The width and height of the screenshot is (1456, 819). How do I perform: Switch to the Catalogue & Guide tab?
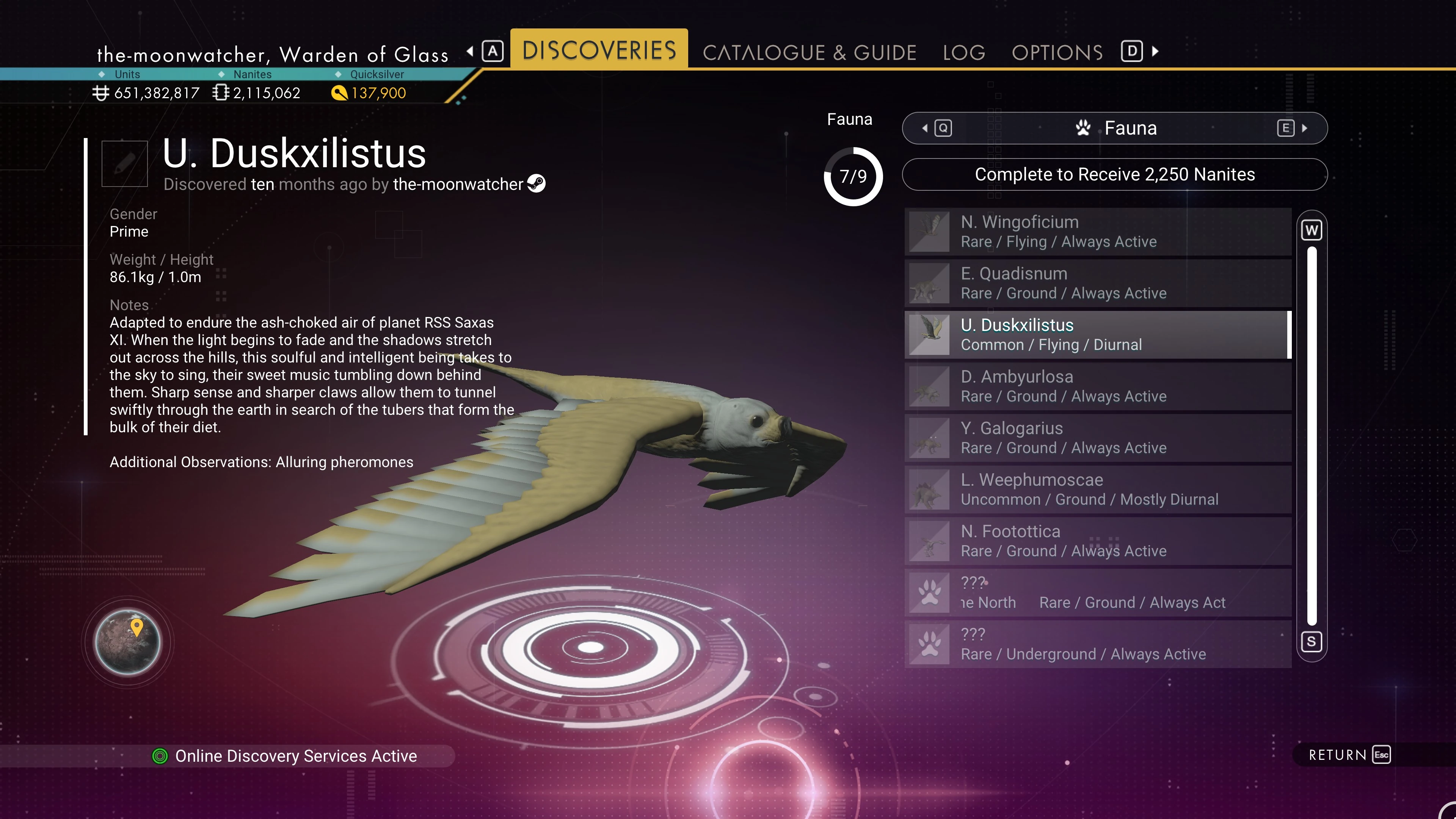pos(809,52)
